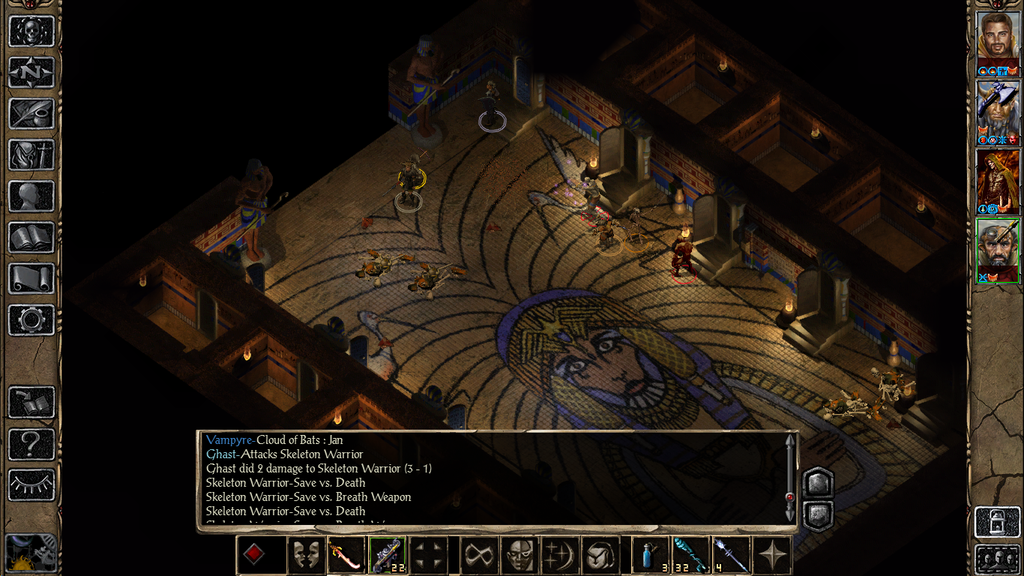Open the area map with compass button

pyautogui.click(x=31, y=72)
